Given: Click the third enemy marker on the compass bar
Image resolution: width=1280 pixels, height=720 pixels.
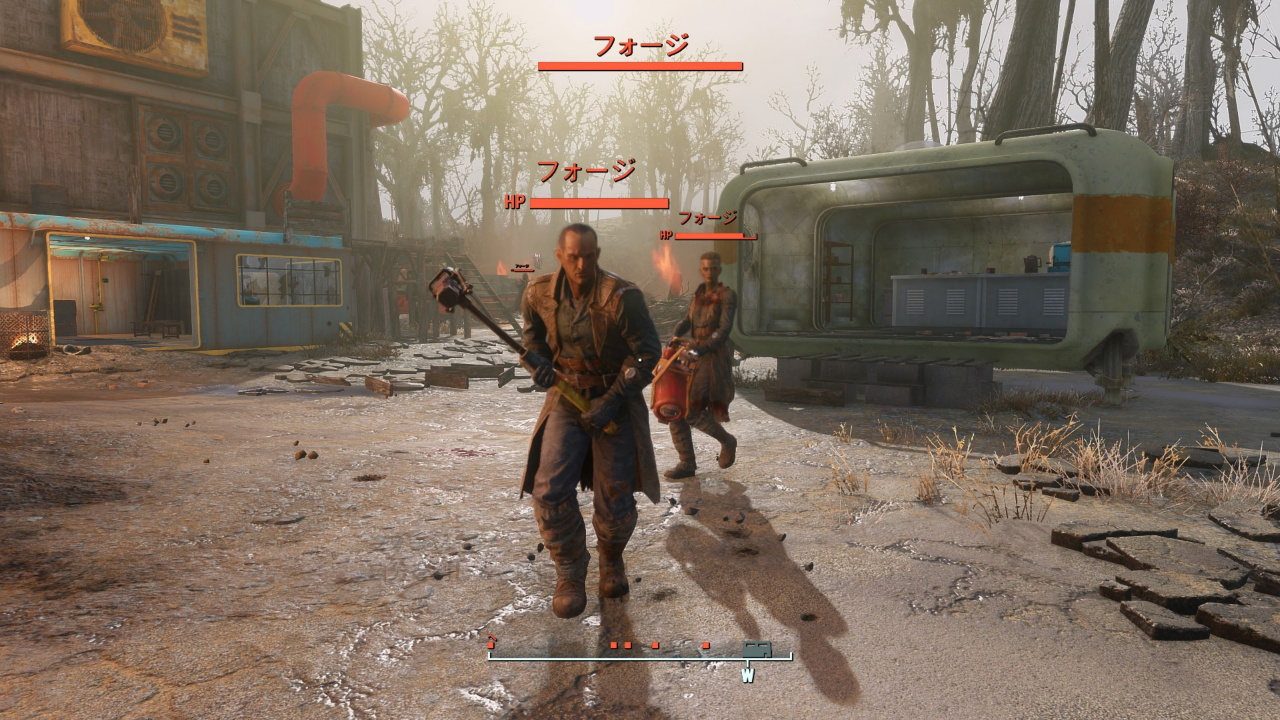Looking at the screenshot, I should click(654, 645).
